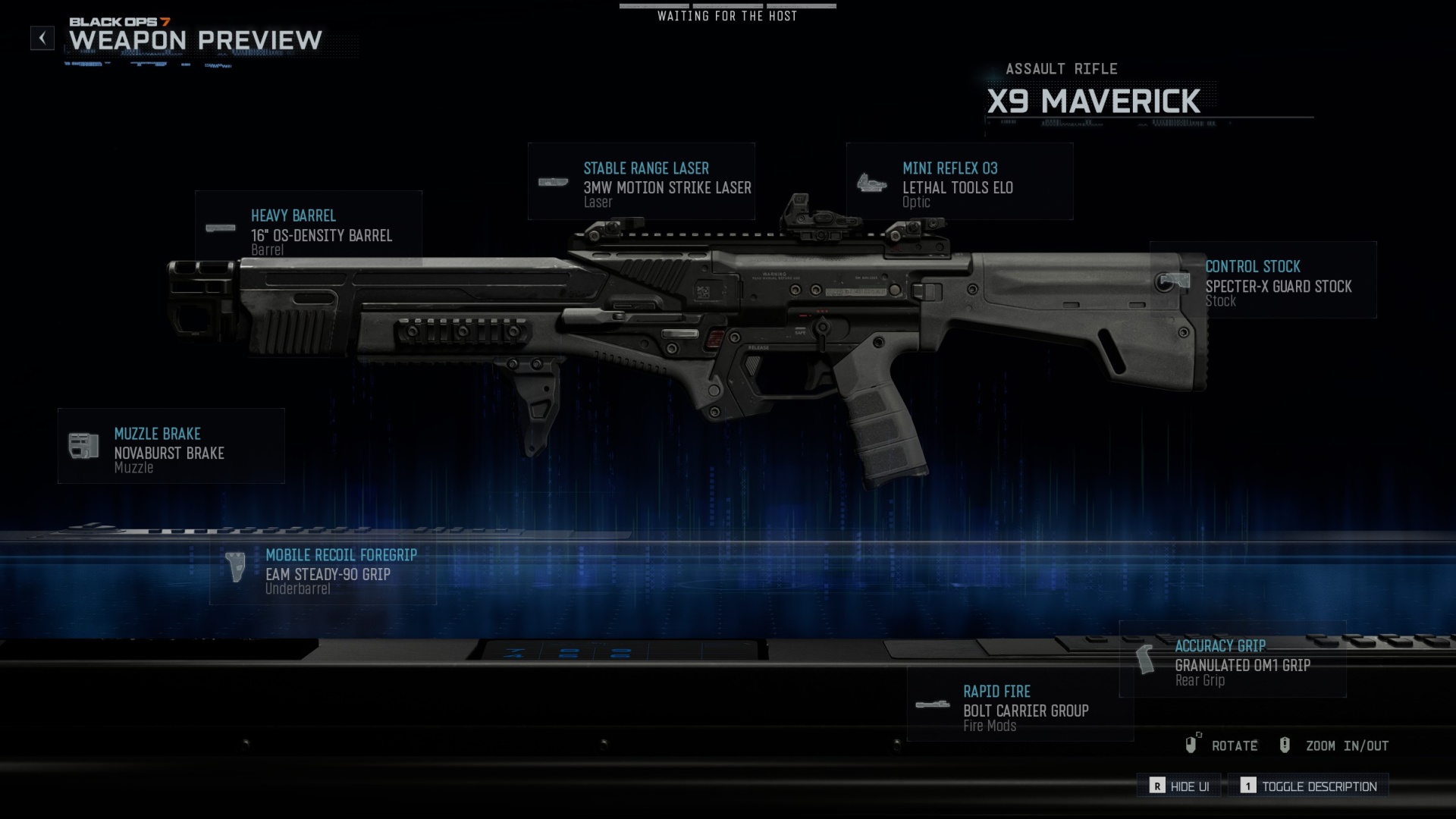Click the Stable Range Laser icon

pyautogui.click(x=554, y=182)
